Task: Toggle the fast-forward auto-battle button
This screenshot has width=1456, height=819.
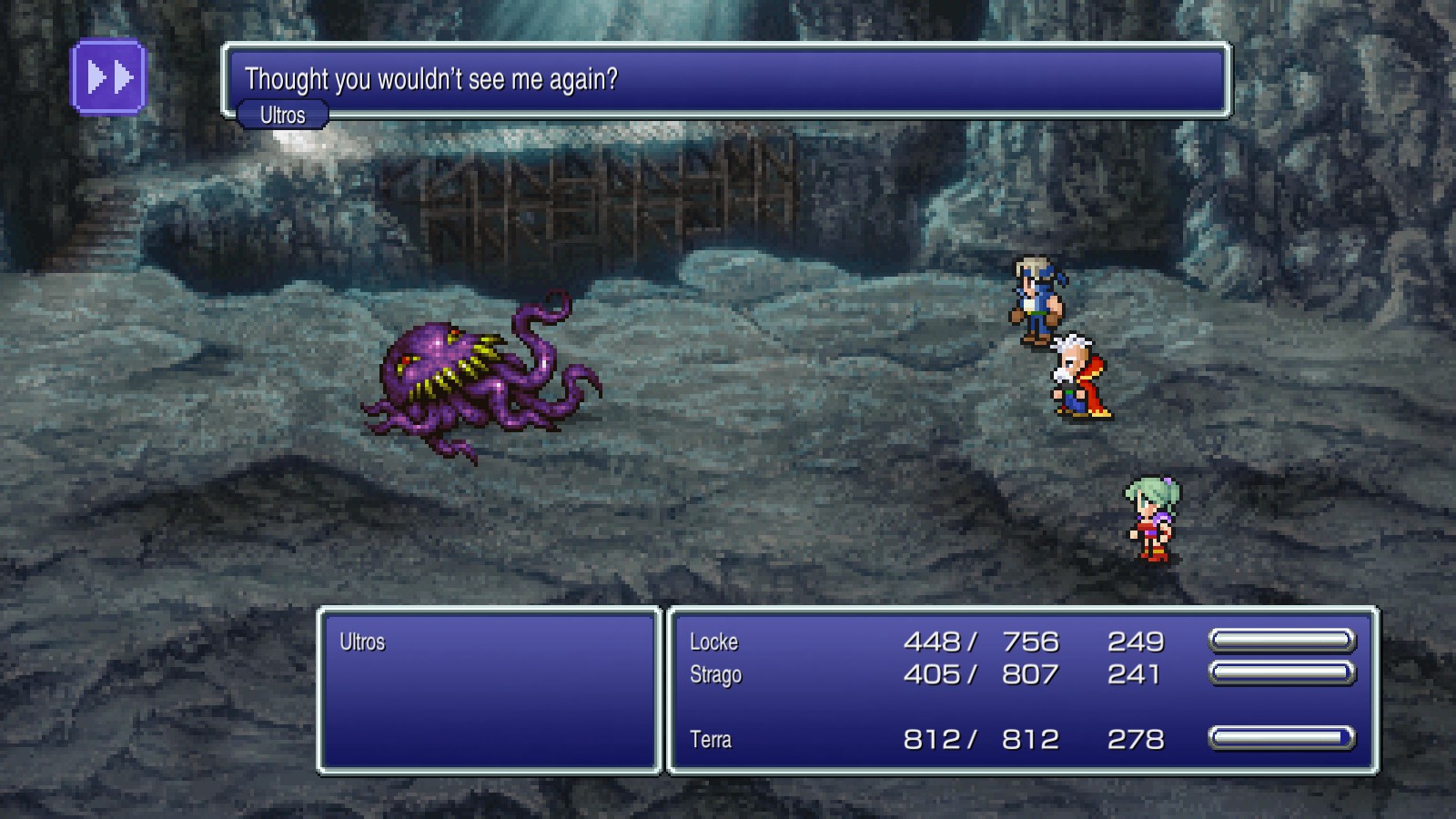Action: click(108, 77)
